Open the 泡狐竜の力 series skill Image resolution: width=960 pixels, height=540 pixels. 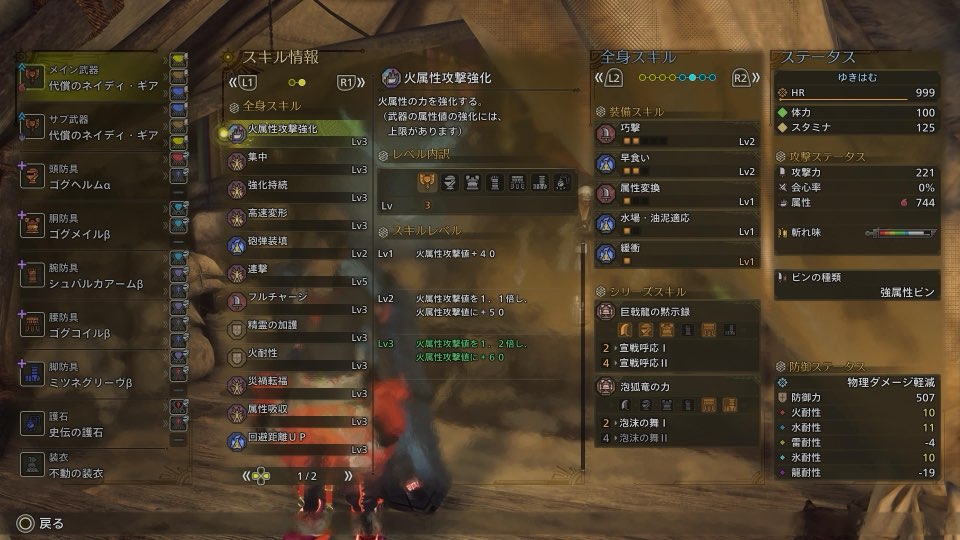click(x=677, y=386)
